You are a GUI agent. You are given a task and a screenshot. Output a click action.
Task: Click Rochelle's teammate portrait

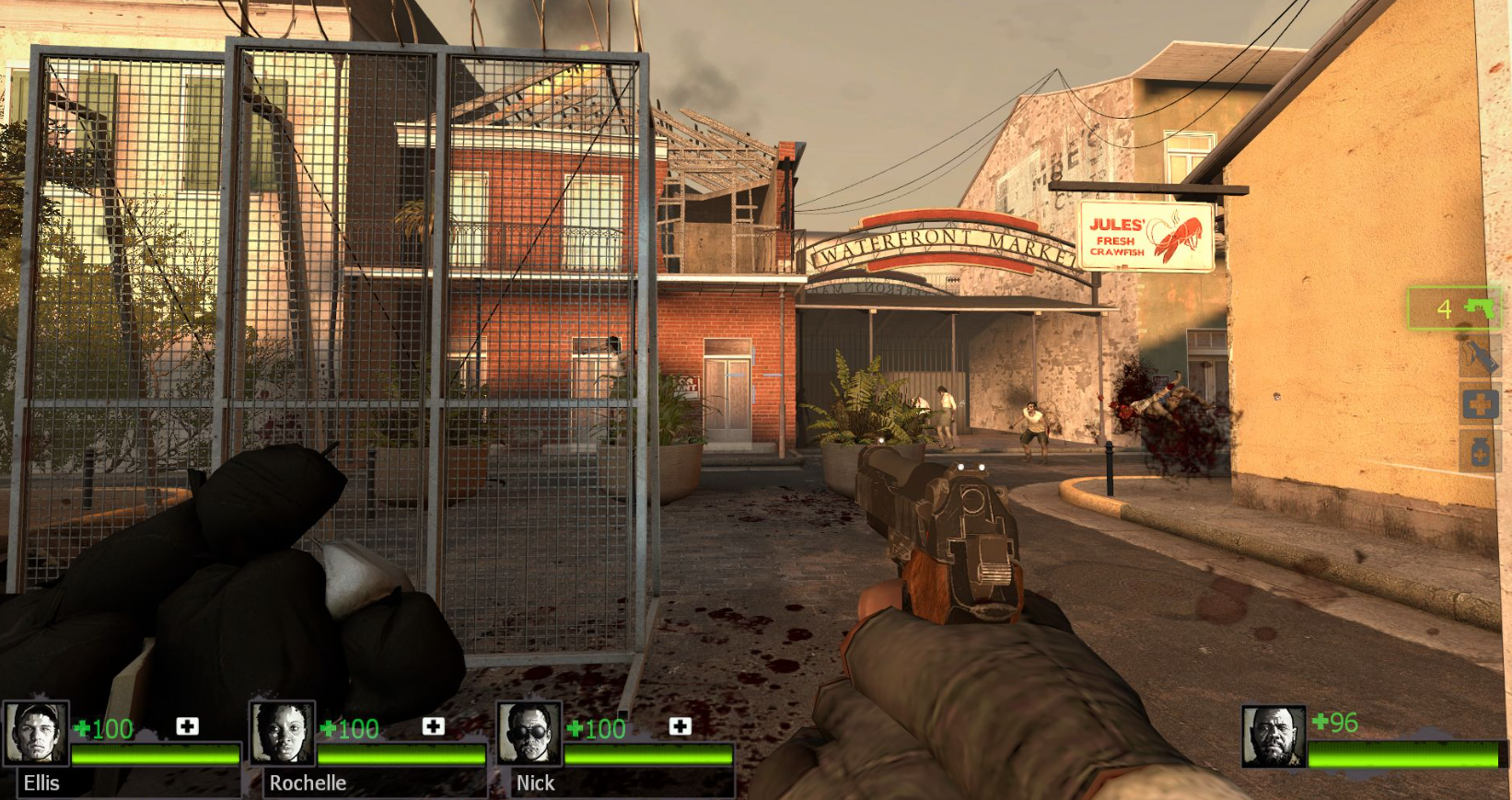coord(283,733)
